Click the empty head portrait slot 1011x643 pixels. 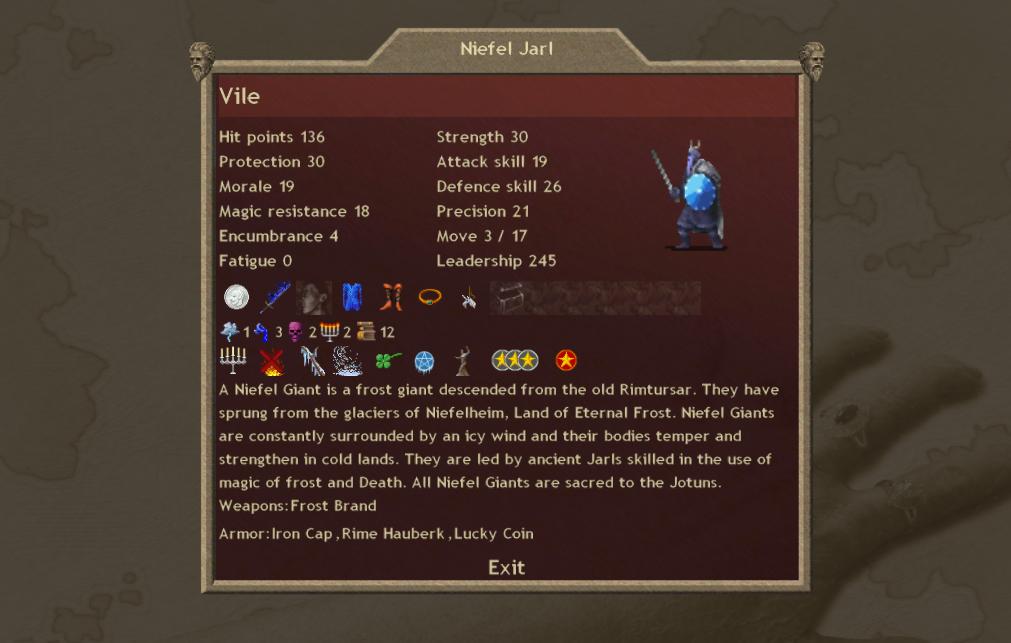314,297
